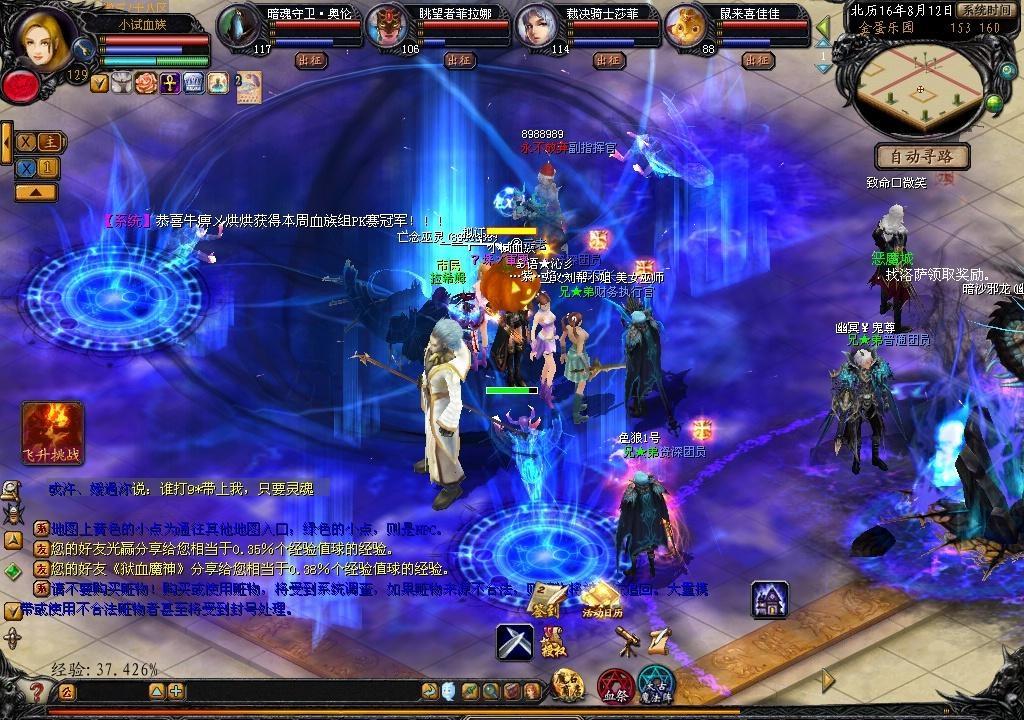This screenshot has height=720, width=1024.
Task: Deploy pet 暗魂守卫·奥伦 with its 出征 button
Action: [310, 60]
